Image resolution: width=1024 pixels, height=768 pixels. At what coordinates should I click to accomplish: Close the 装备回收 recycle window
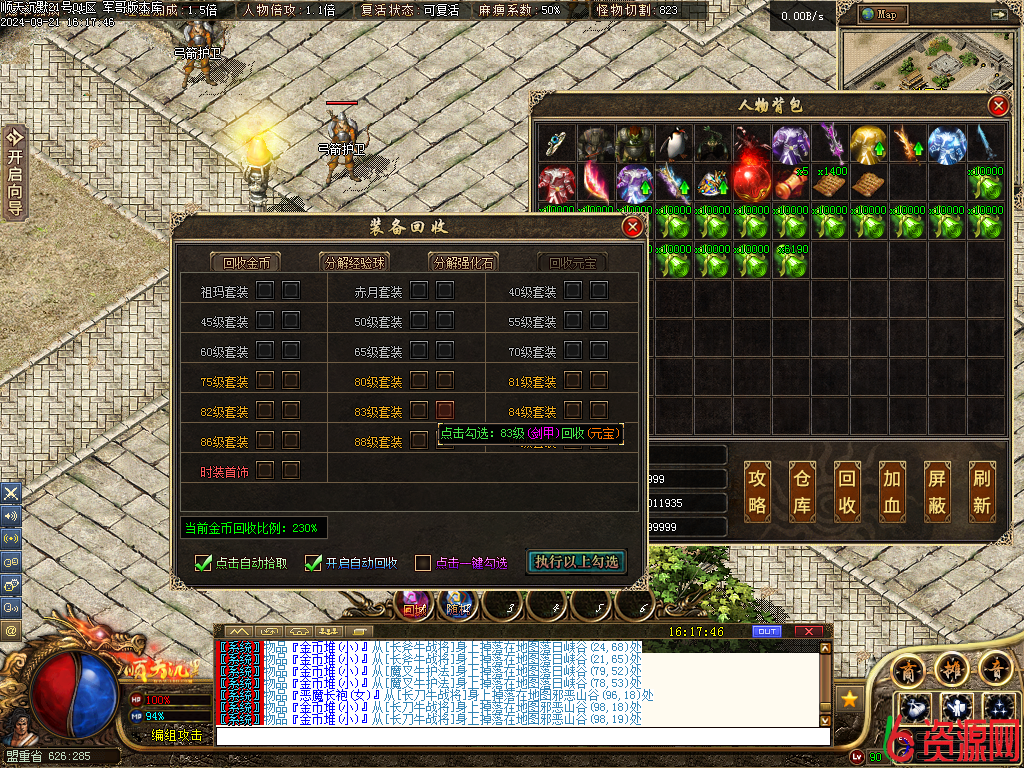pos(632,228)
